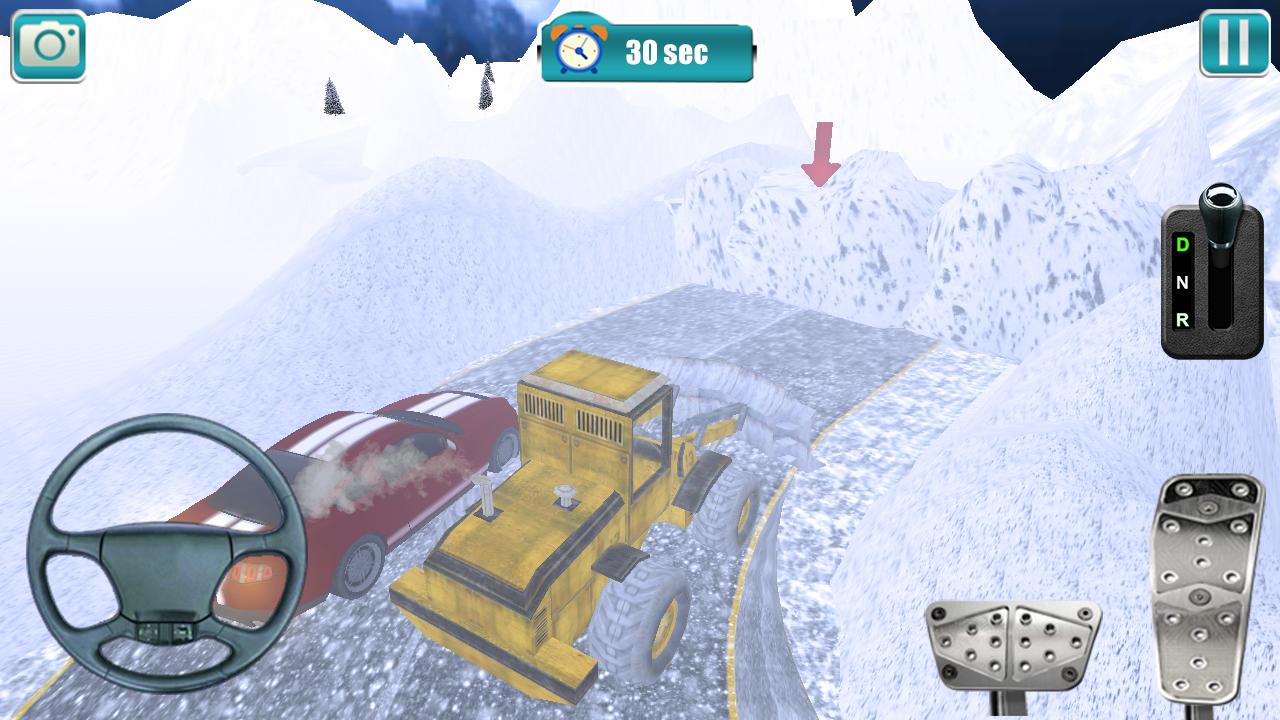Pause the game
This screenshot has width=1280, height=720.
pyautogui.click(x=1234, y=43)
